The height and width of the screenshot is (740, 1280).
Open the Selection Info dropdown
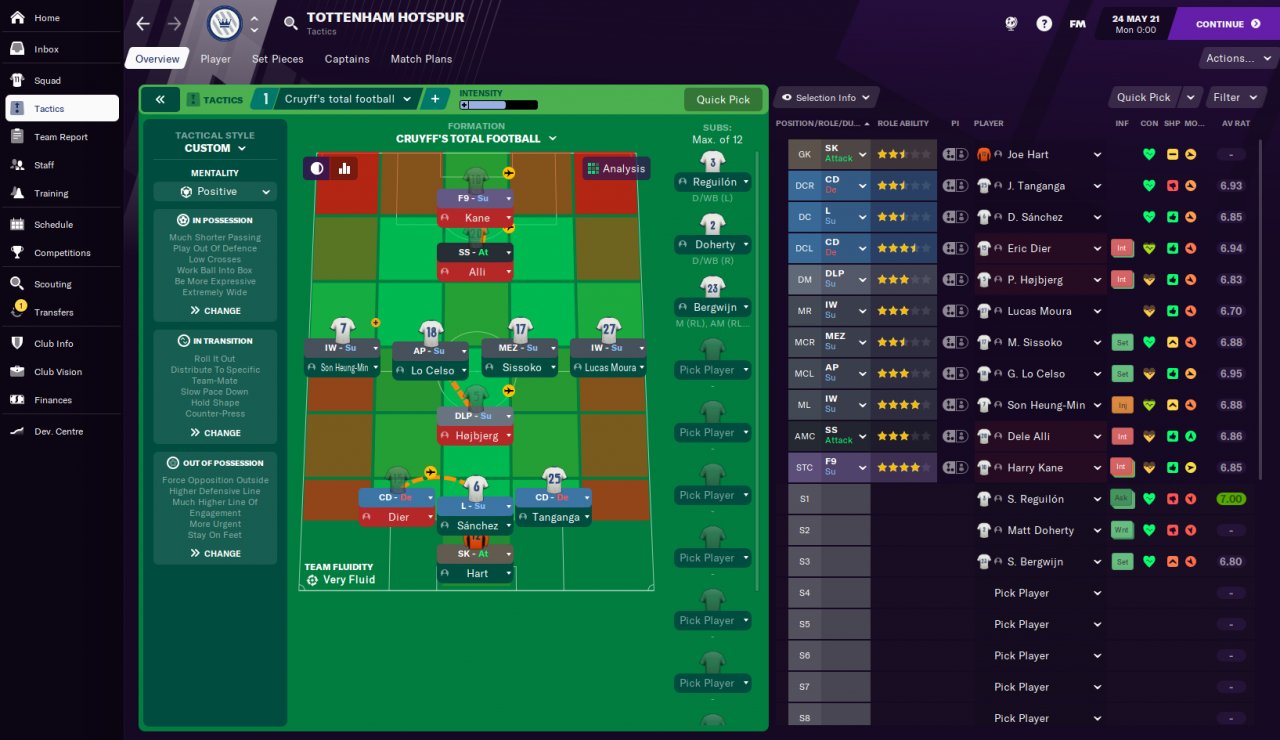tap(825, 97)
